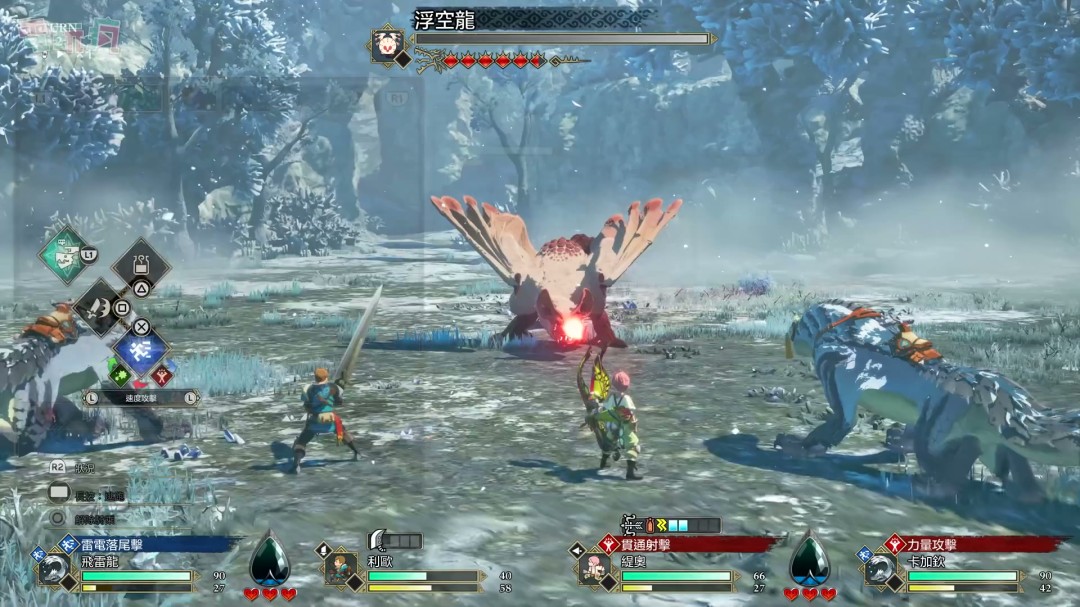Target the 浮空龍 enemy portrait icon
The image size is (1080, 607).
pyautogui.click(x=386, y=44)
